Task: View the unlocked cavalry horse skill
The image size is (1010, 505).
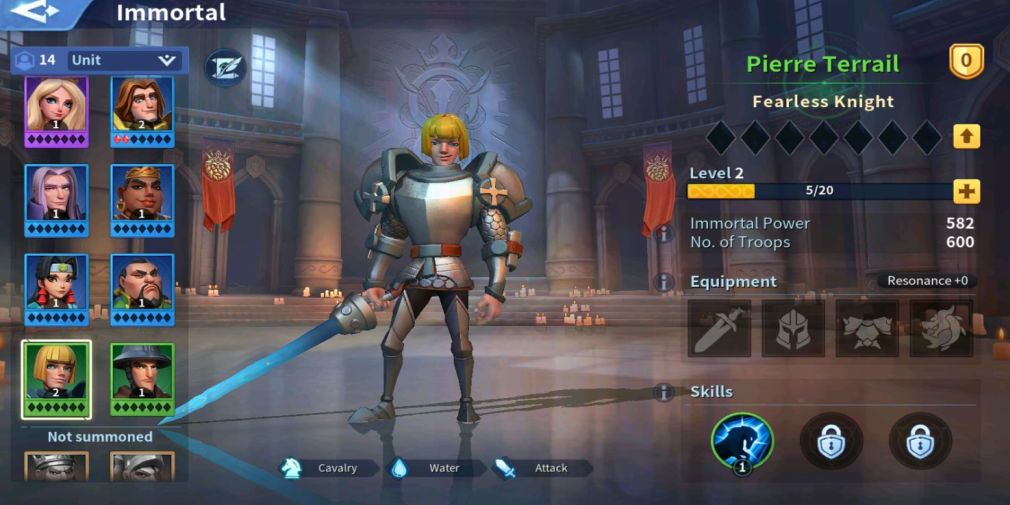Action: (x=742, y=441)
